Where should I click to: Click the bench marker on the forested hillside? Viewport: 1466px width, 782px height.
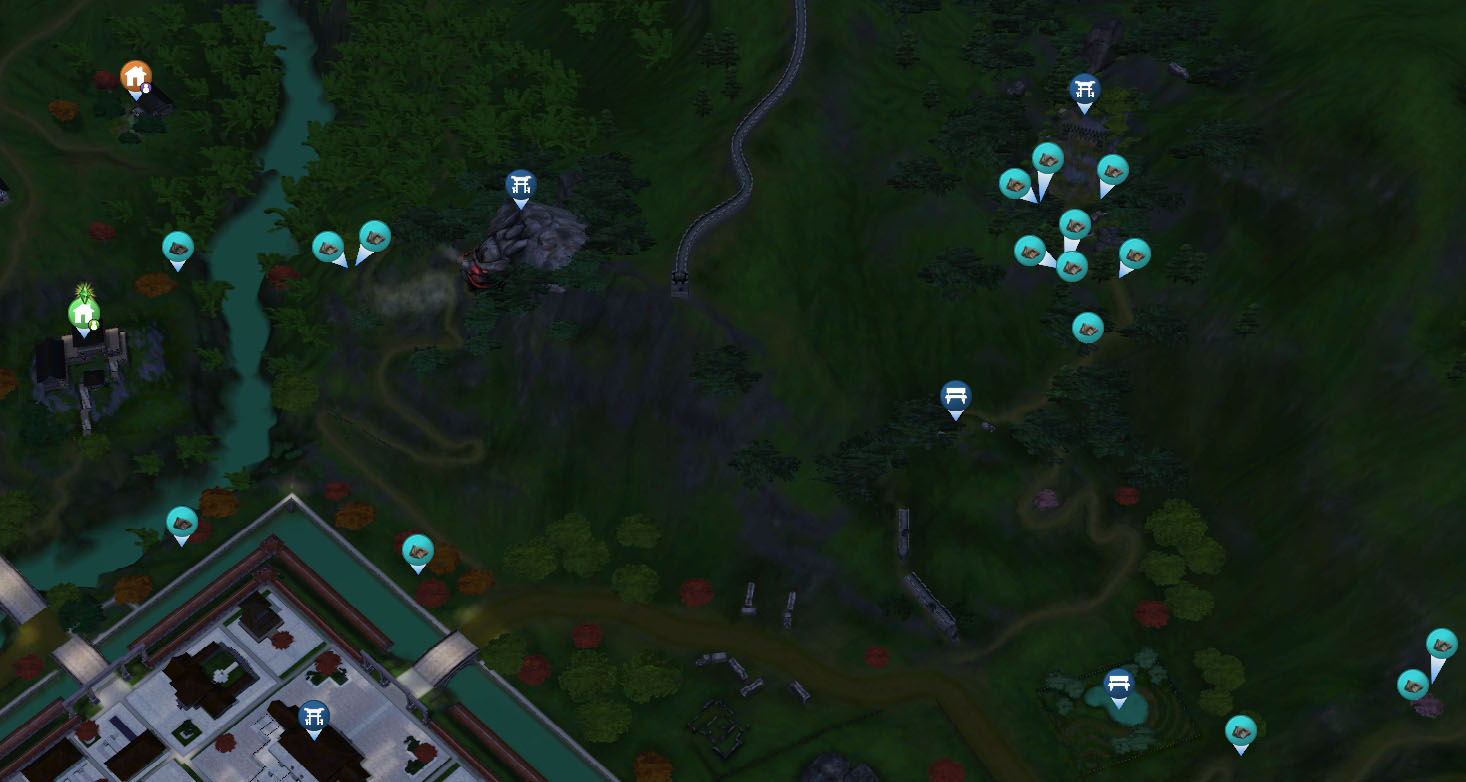(x=956, y=396)
